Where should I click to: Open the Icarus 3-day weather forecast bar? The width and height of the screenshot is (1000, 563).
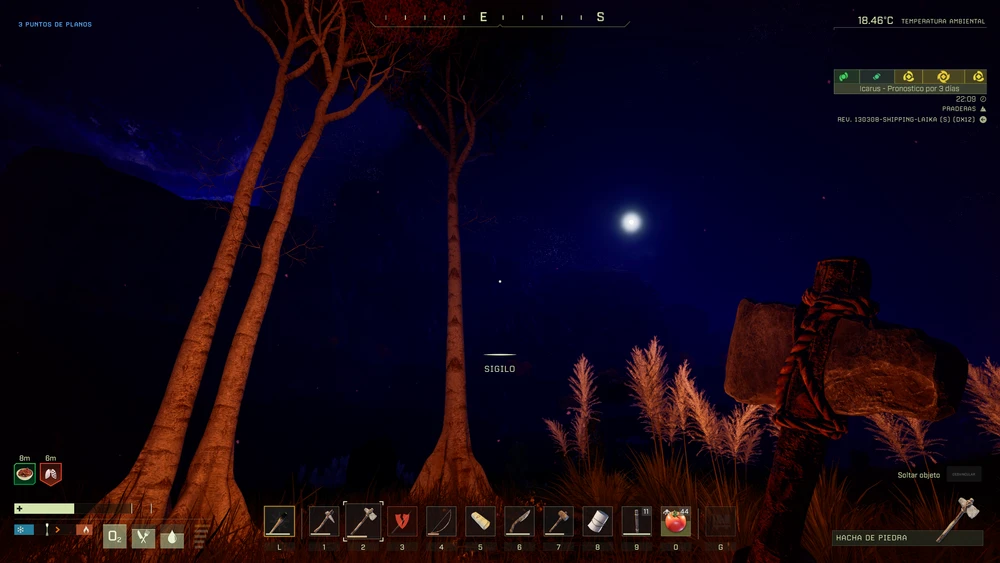point(910,82)
